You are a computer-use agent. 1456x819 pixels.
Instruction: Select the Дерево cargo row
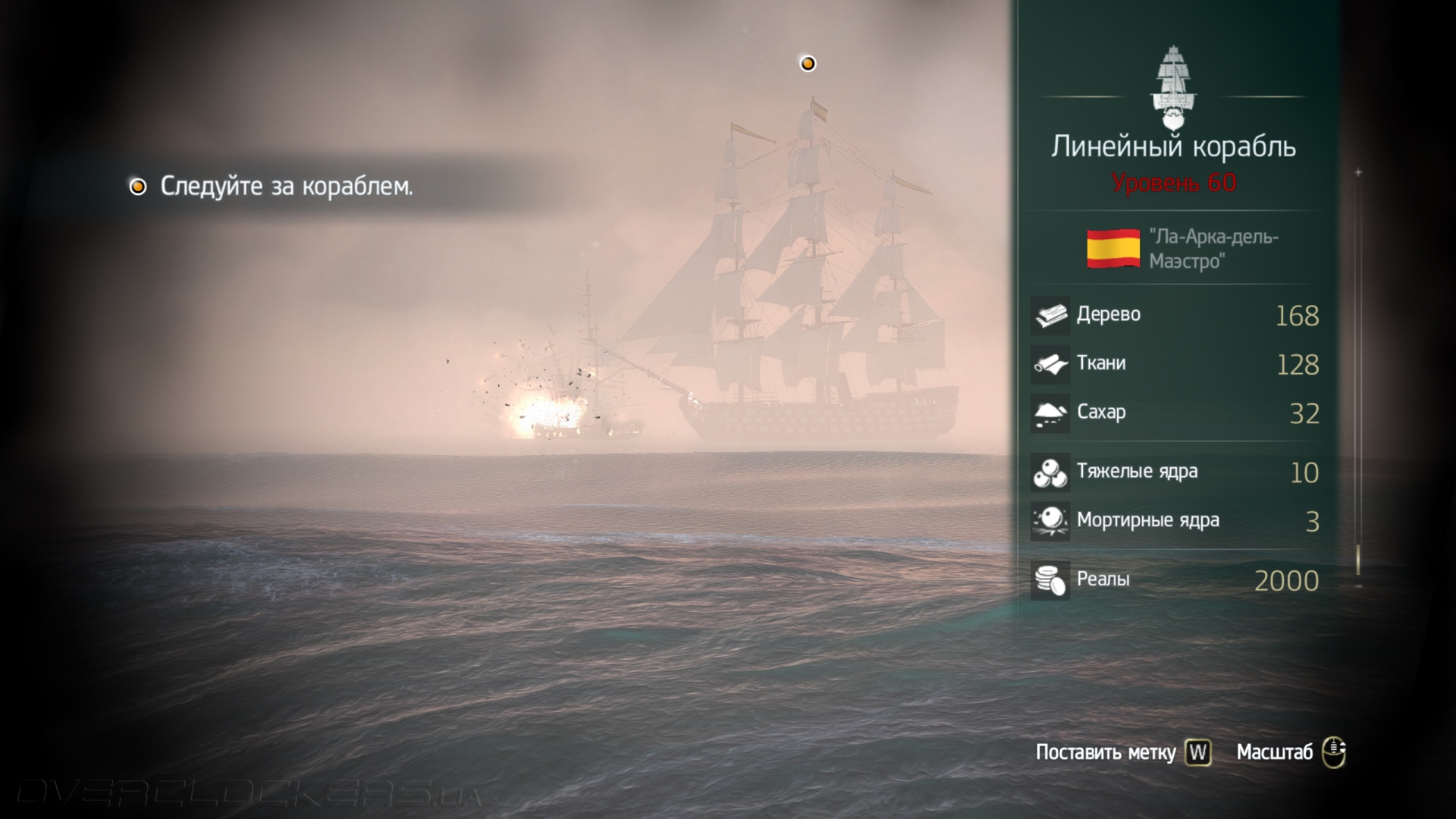[1174, 315]
